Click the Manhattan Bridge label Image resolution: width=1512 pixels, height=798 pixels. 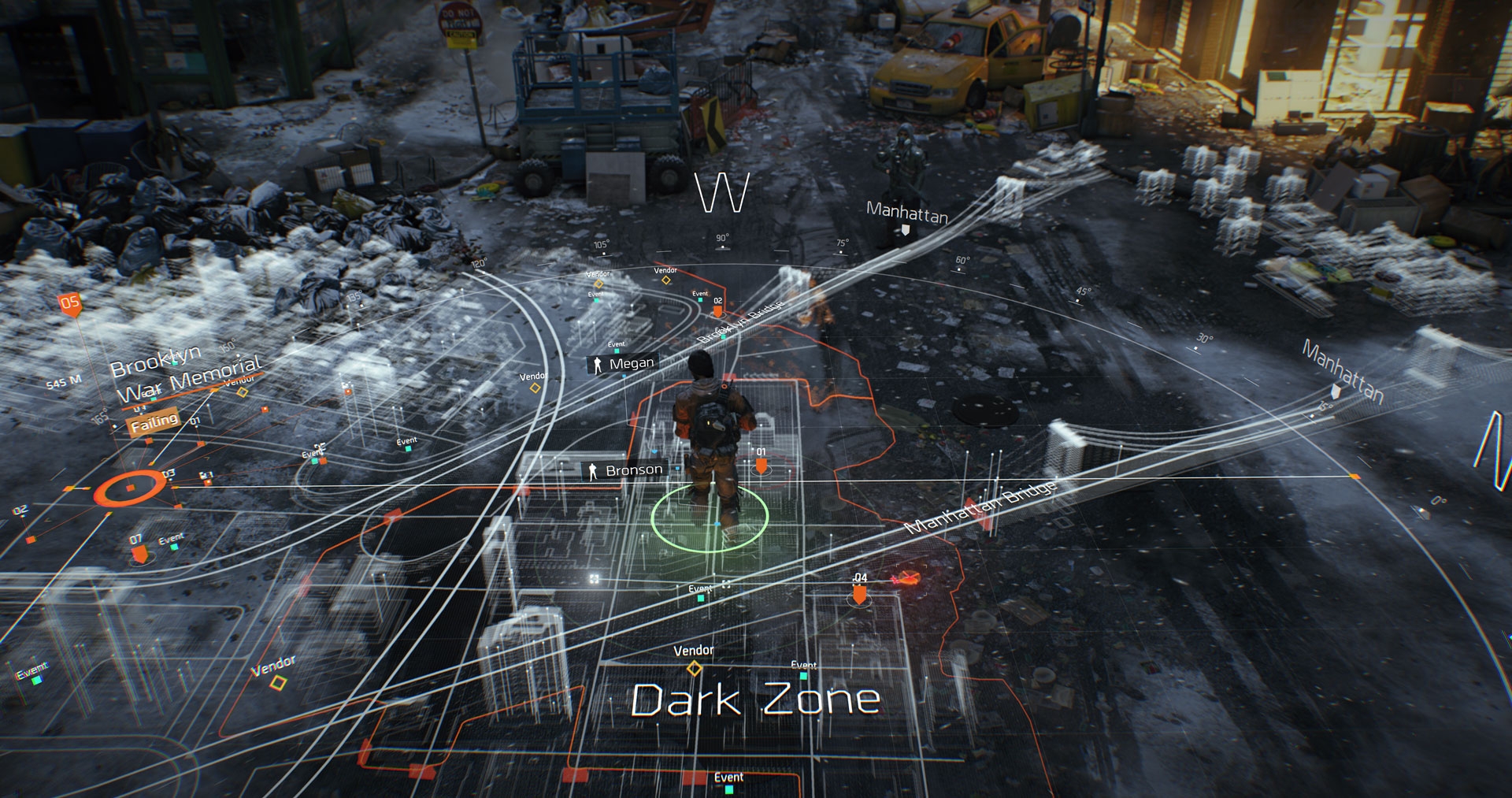(981, 508)
